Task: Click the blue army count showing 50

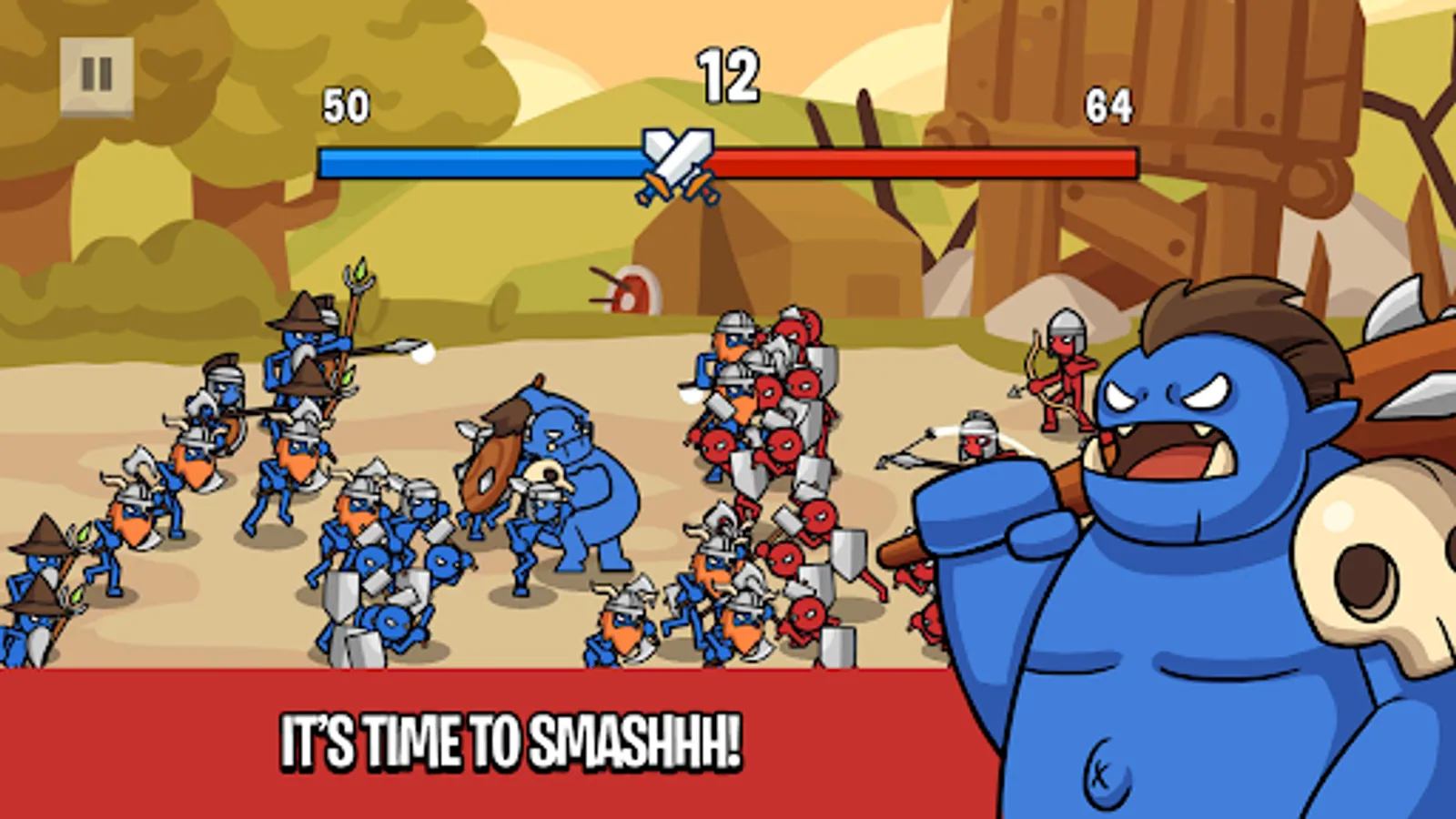Action: tap(347, 105)
